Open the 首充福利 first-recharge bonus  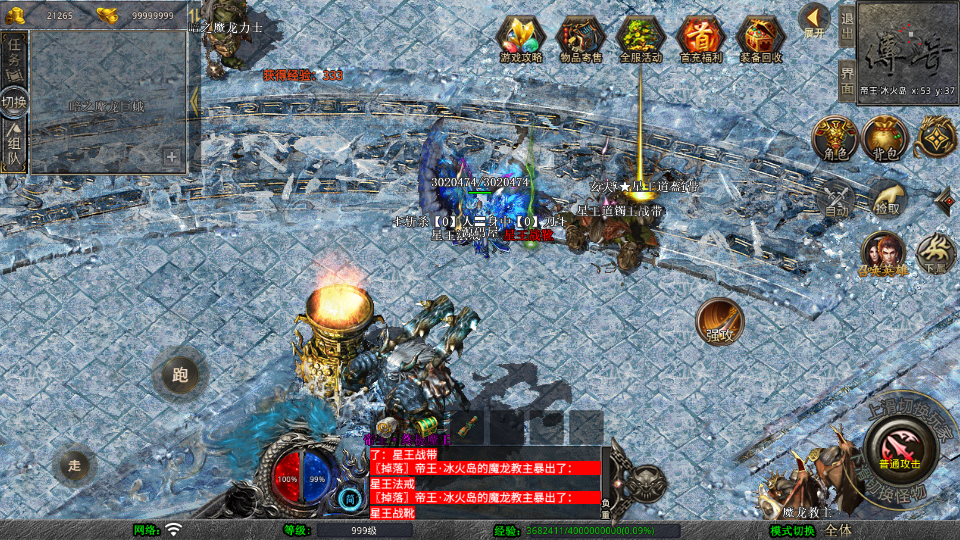coord(700,38)
